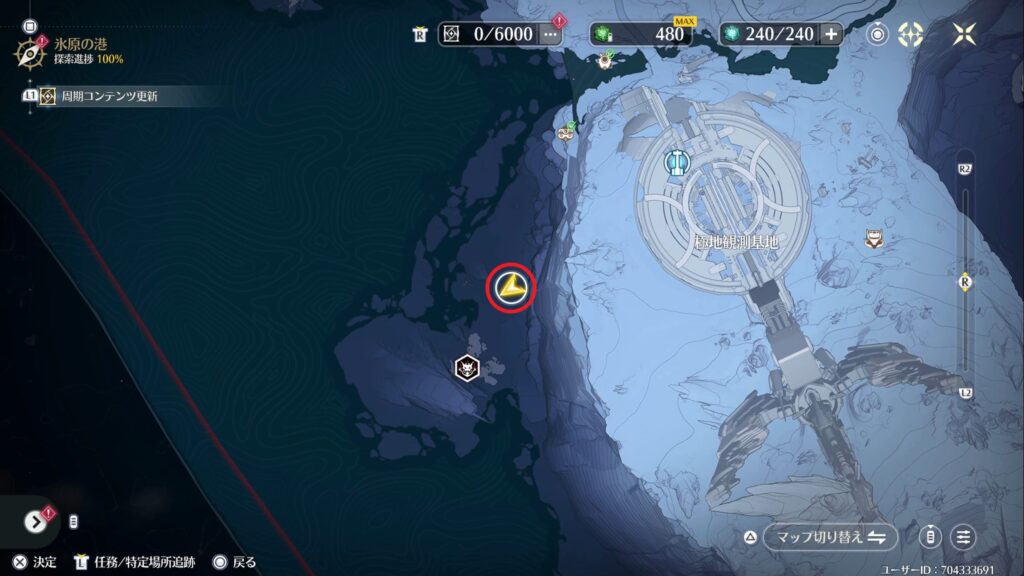Toggle the circular target tracking icon
Viewport: 1024px width, 576px height.
point(878,34)
